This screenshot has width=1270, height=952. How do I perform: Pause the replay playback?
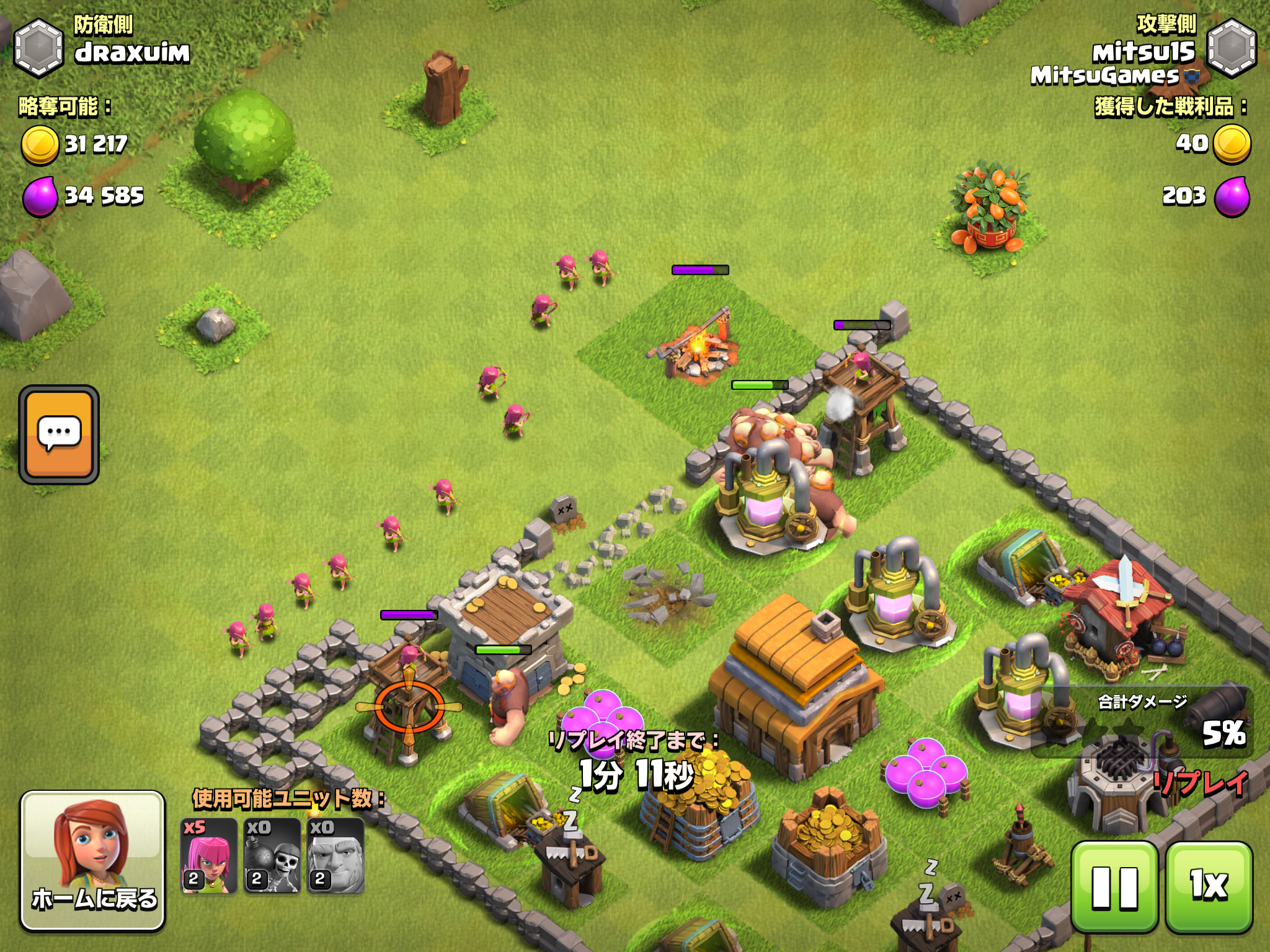[1114, 887]
